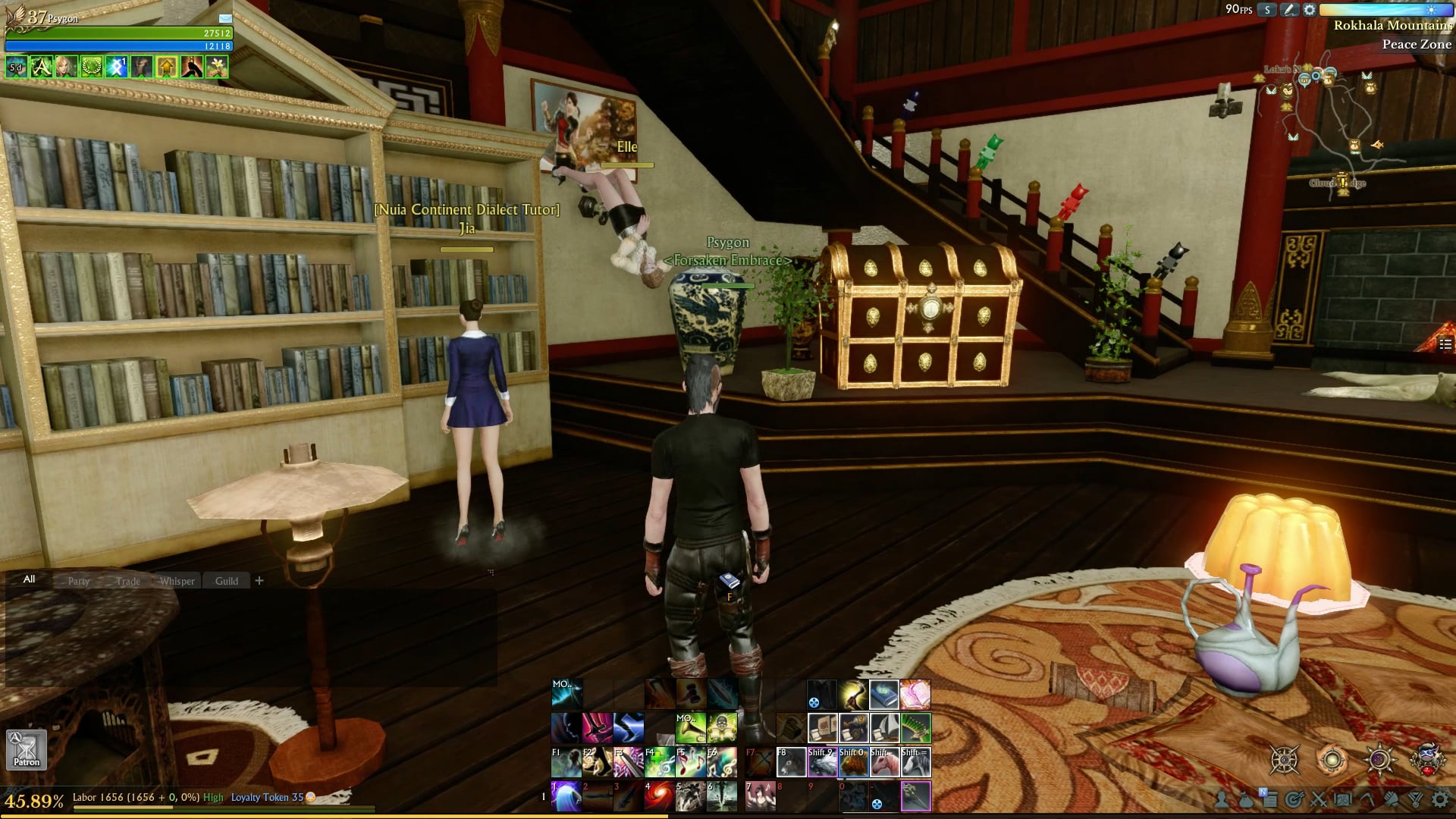Switch to the Guild chat tab
This screenshot has height=819, width=1456.
click(x=226, y=581)
